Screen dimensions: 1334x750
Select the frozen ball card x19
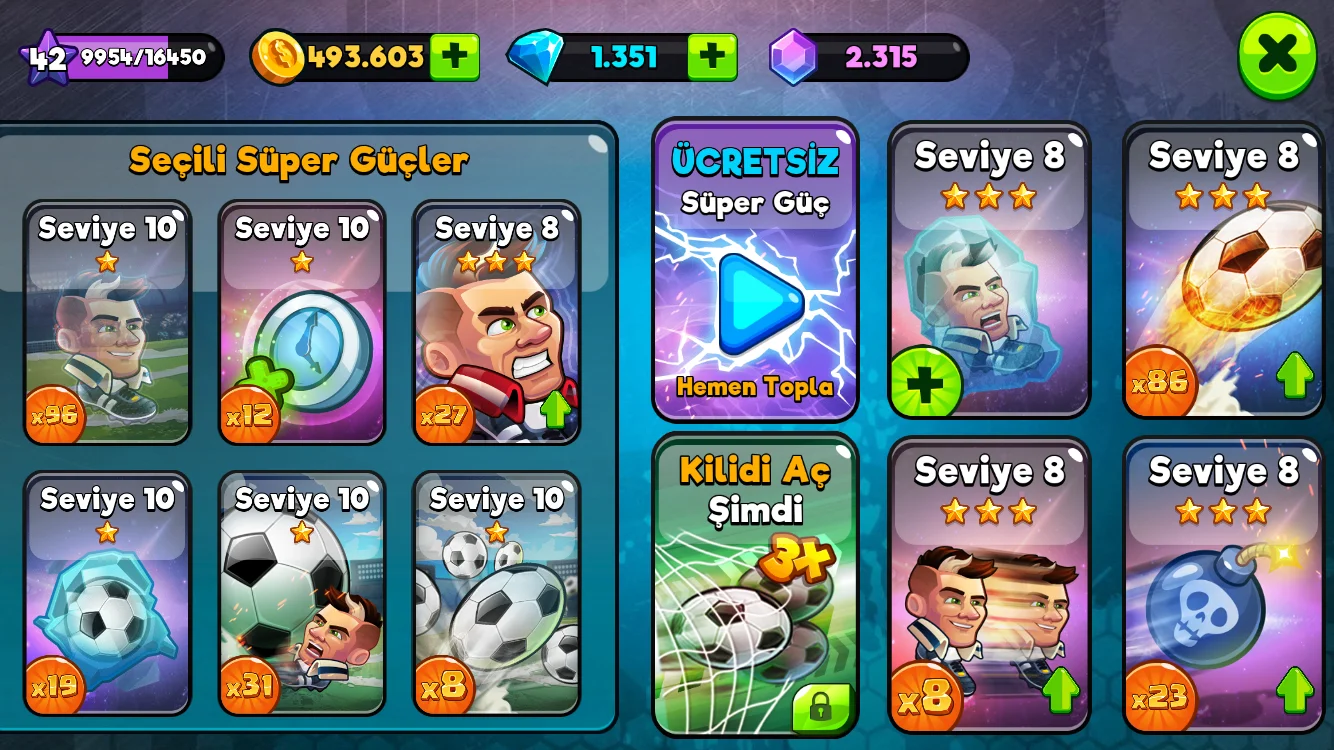point(107,595)
